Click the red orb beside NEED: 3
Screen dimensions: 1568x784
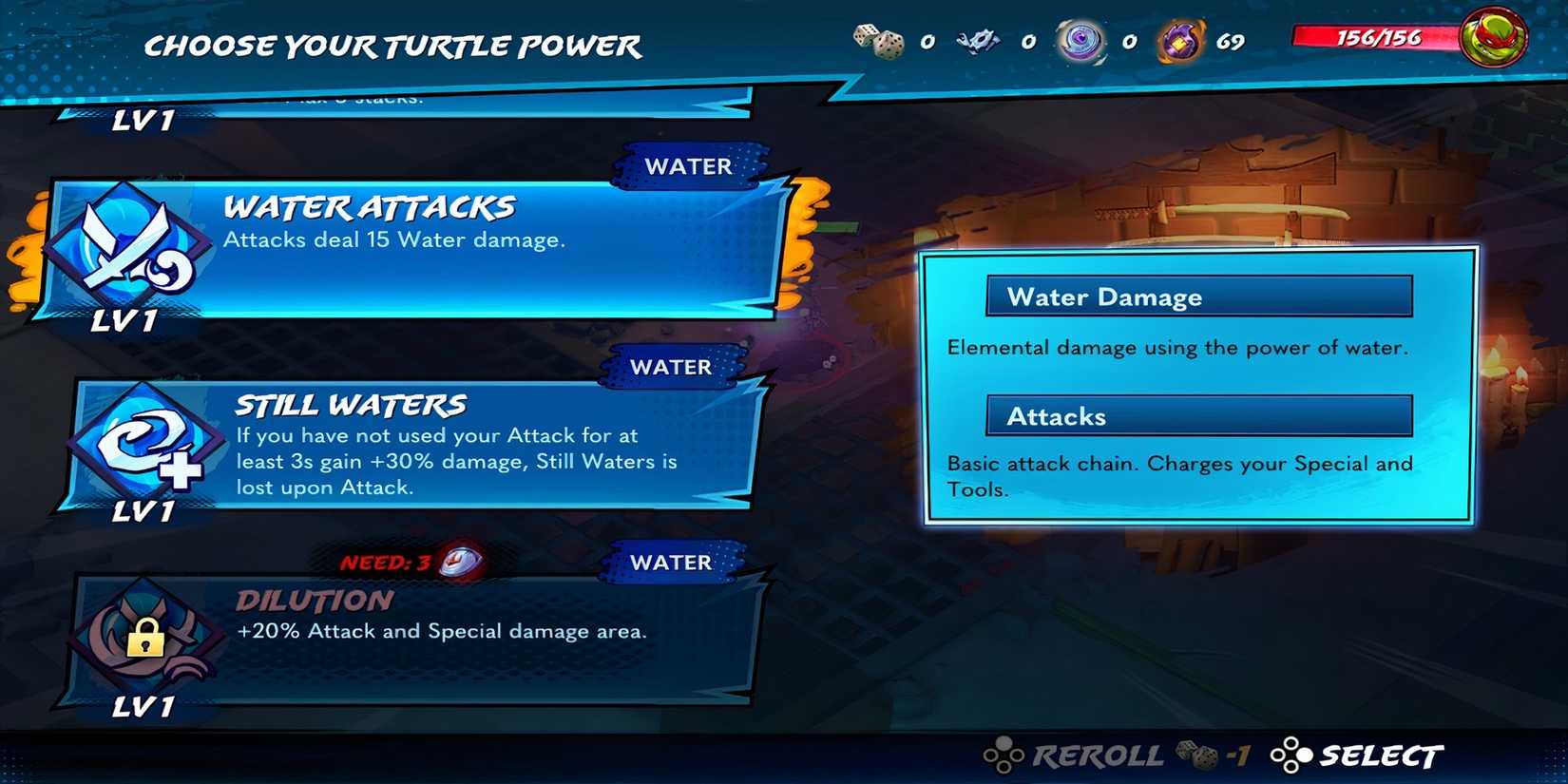tap(459, 562)
